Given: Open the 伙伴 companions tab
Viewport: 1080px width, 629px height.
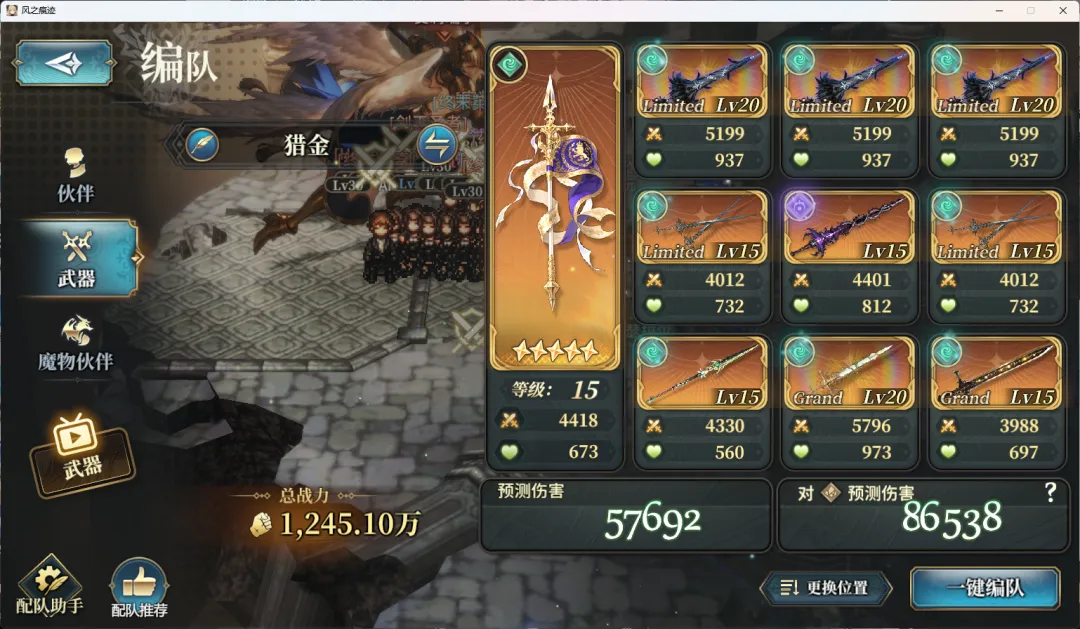Looking at the screenshot, I should [76, 176].
